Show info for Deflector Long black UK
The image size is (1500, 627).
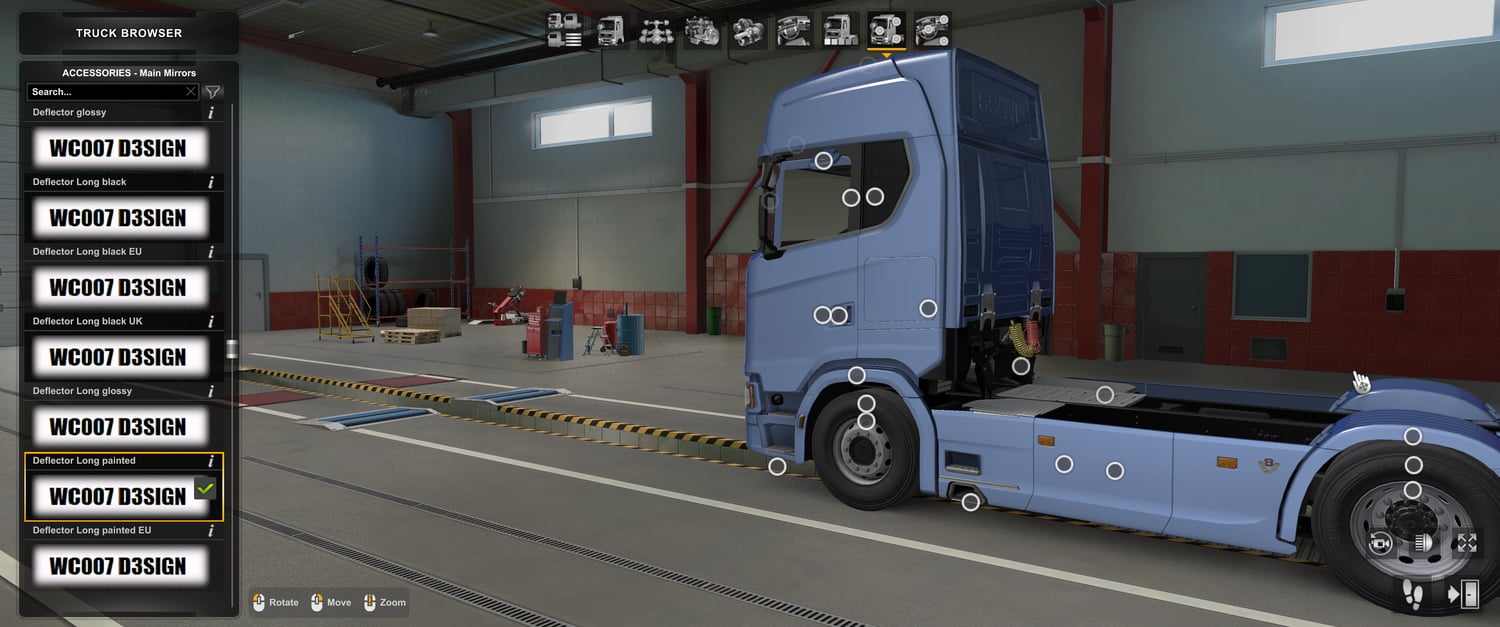211,322
